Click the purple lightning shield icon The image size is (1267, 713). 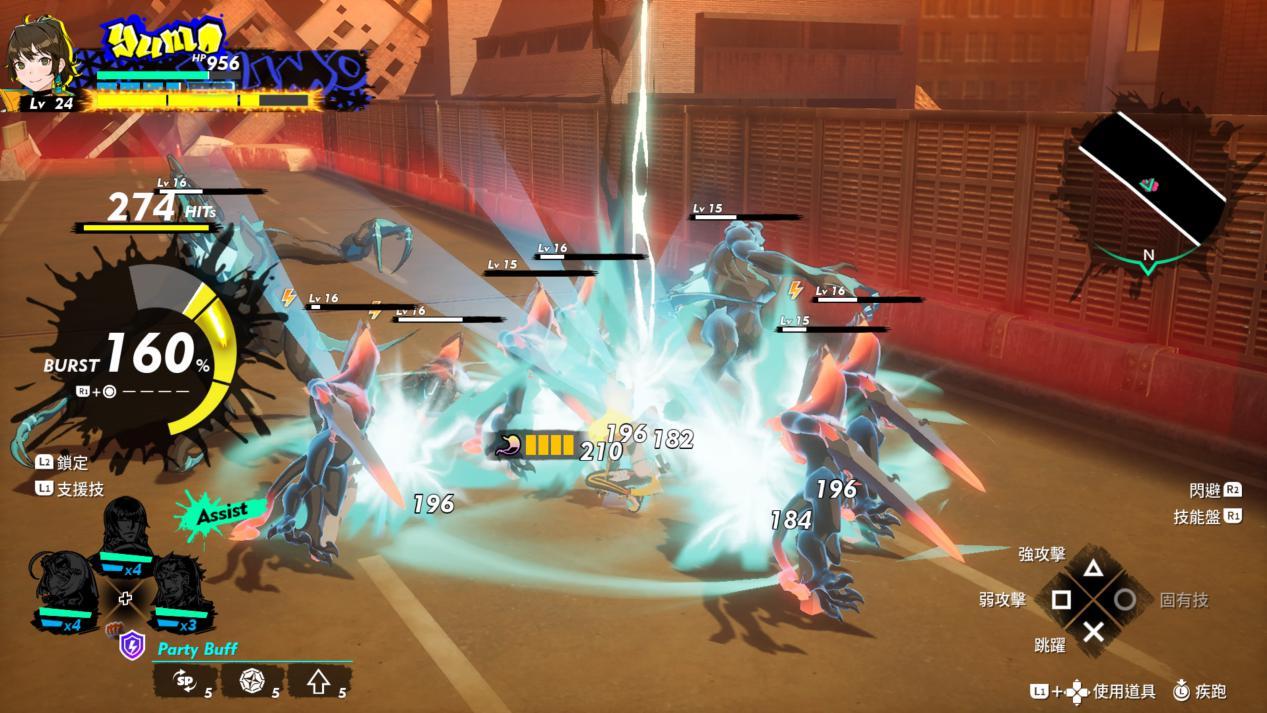pyautogui.click(x=132, y=646)
